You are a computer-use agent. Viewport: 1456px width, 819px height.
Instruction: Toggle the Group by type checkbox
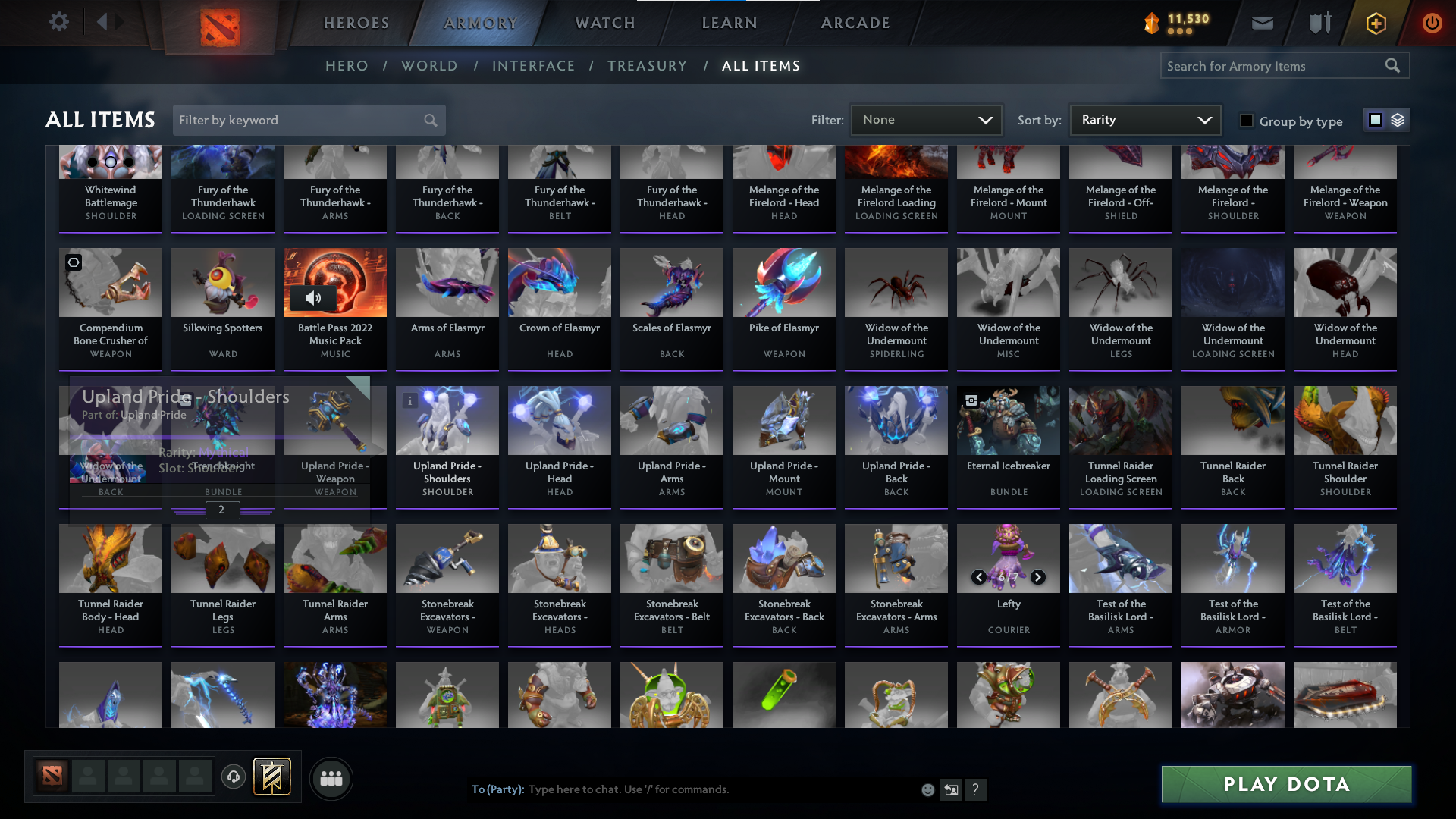coord(1246,120)
